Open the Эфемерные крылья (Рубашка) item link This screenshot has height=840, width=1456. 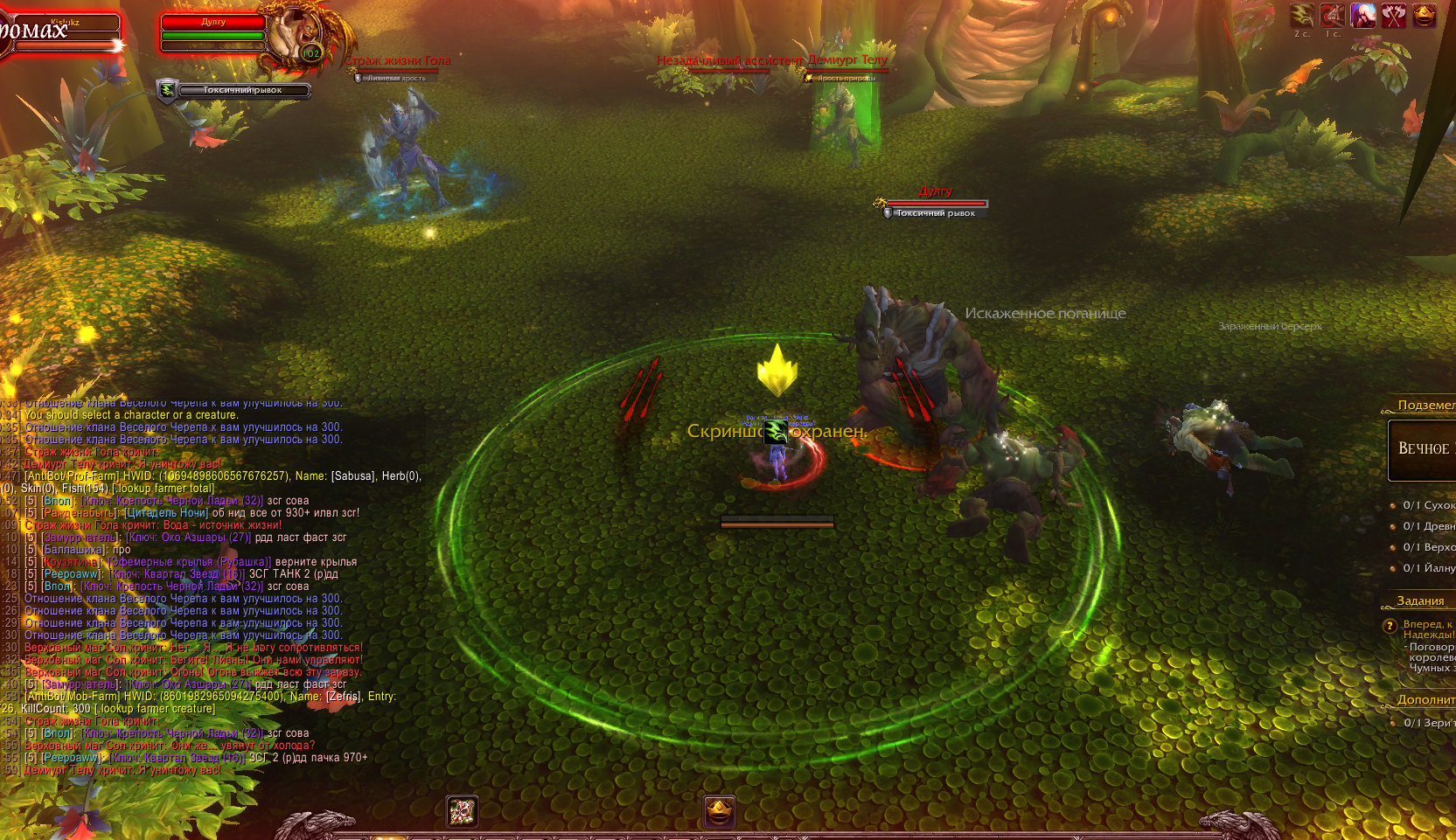189,562
